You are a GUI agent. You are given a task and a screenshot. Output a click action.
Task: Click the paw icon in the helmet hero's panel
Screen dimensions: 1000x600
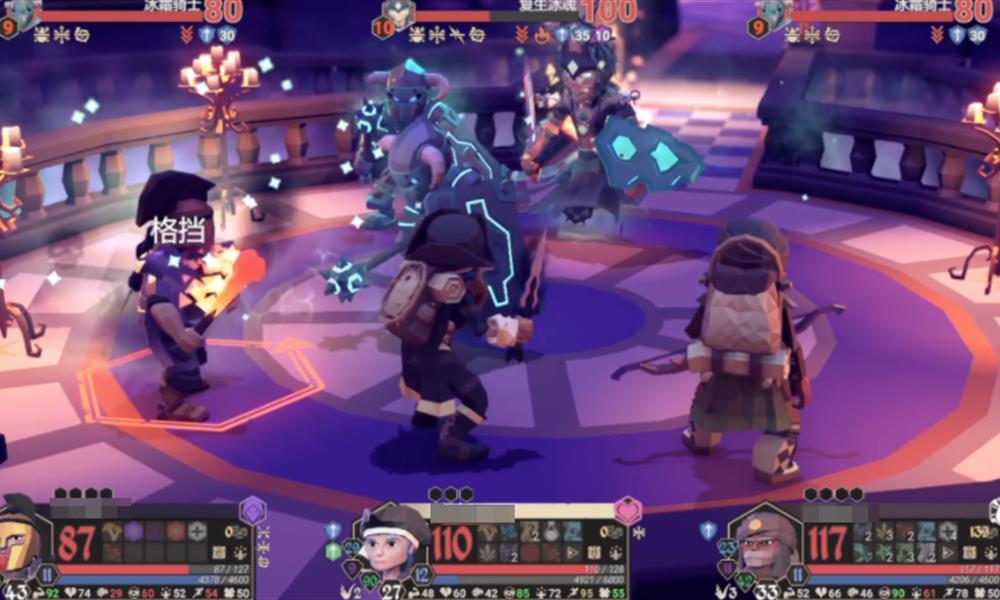pyautogui.click(x=241, y=552)
